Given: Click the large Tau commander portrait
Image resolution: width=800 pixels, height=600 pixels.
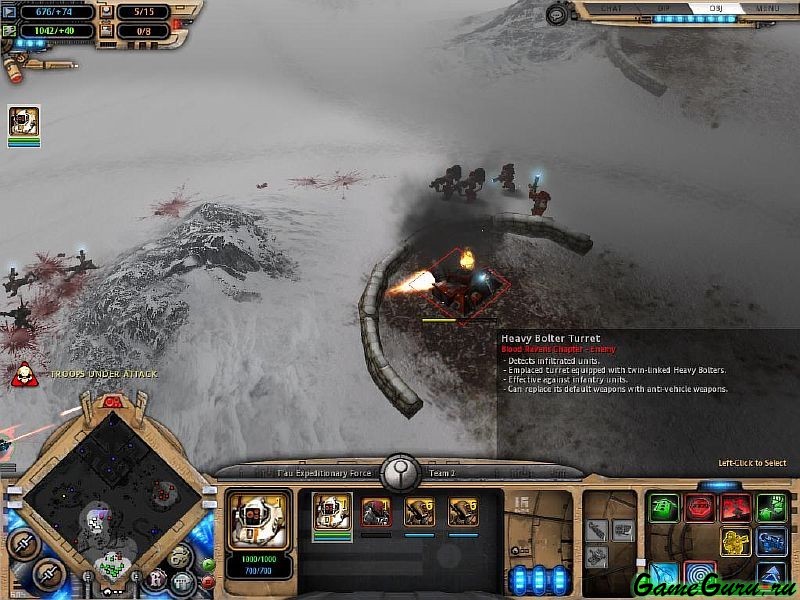Looking at the screenshot, I should [x=259, y=520].
